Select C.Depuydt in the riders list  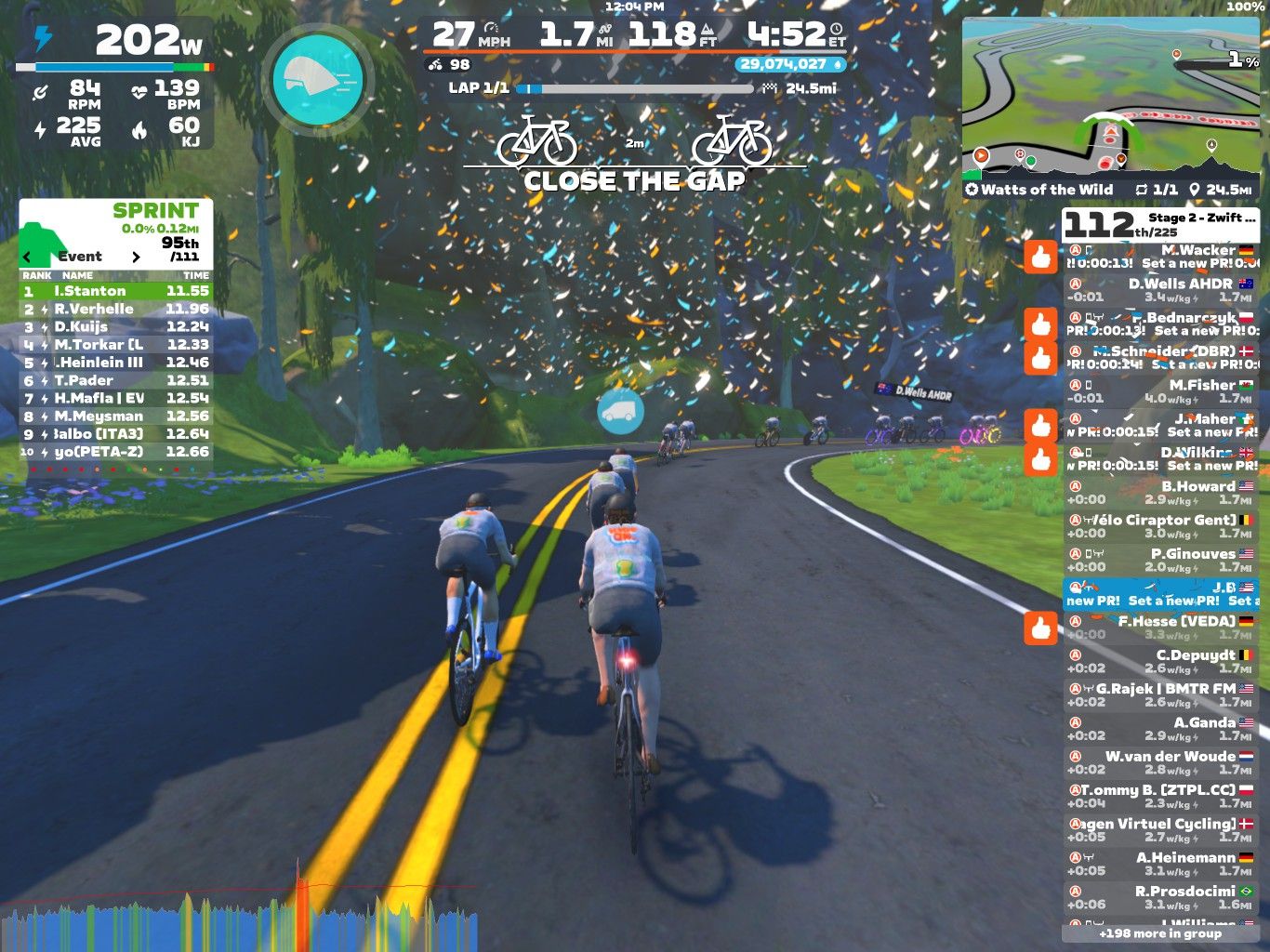(x=1159, y=661)
